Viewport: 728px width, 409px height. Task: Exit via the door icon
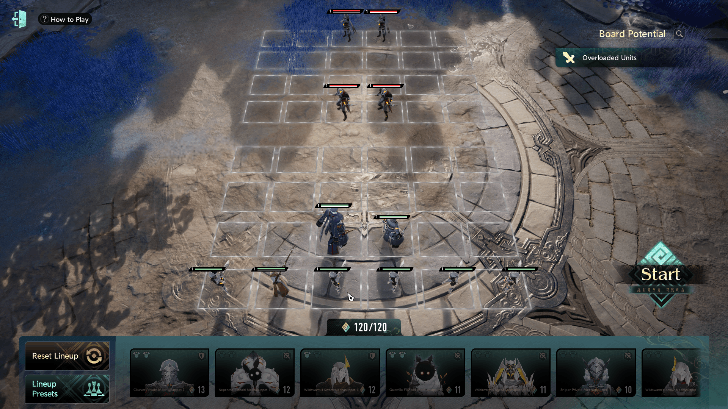click(x=19, y=19)
